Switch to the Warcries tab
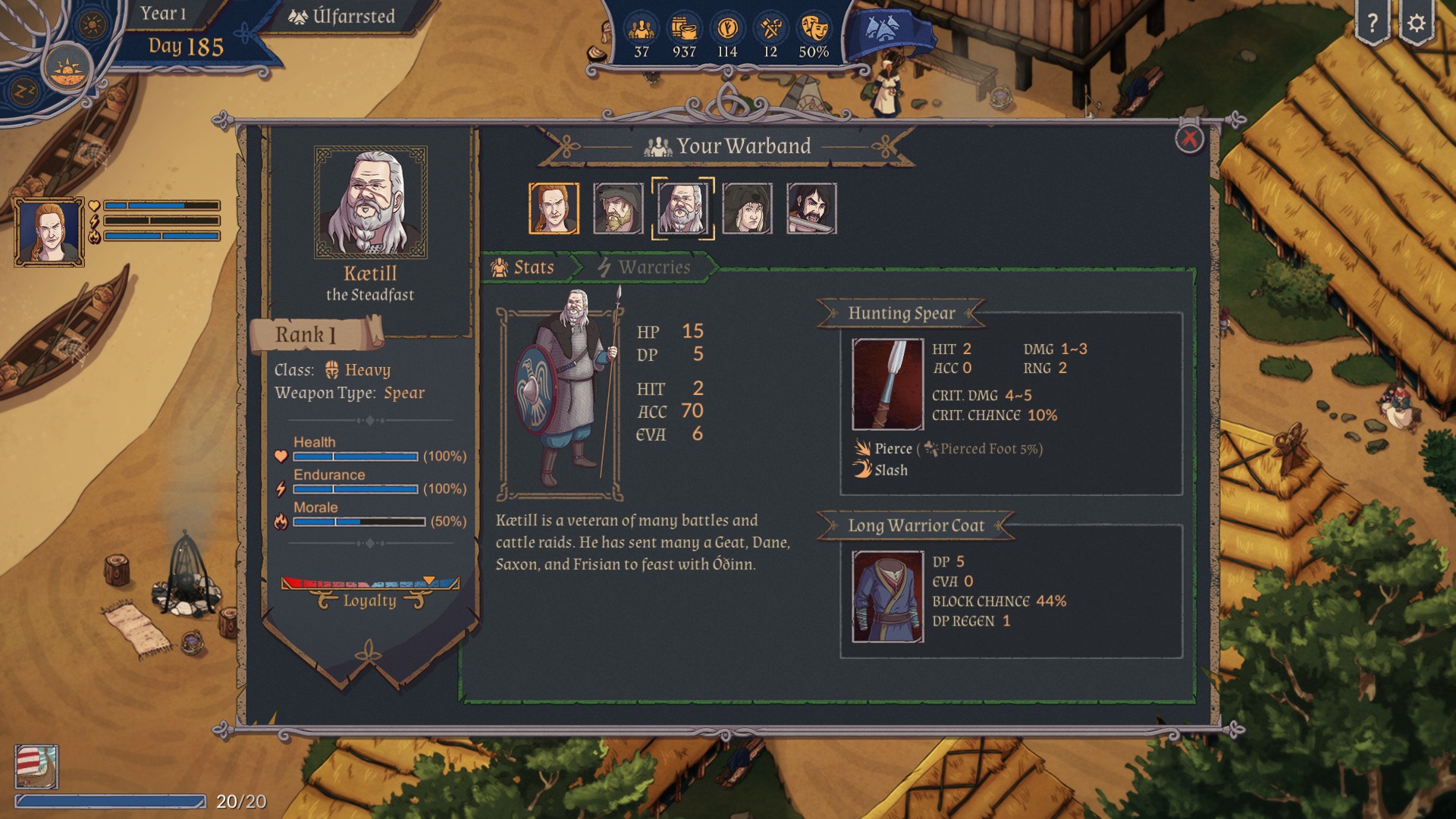The width and height of the screenshot is (1456, 819). click(x=645, y=268)
